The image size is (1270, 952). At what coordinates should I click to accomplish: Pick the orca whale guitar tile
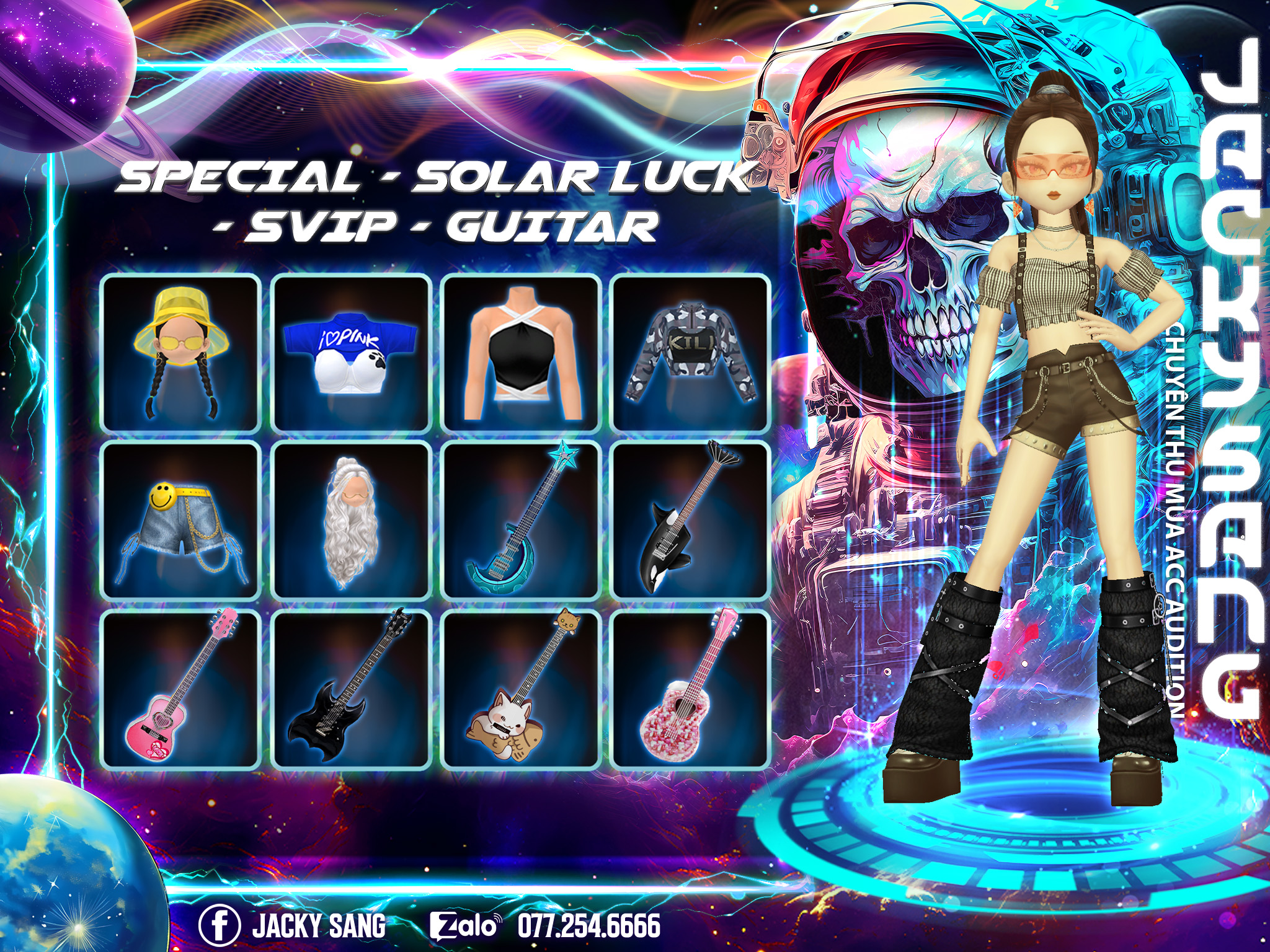pyautogui.click(x=690, y=521)
